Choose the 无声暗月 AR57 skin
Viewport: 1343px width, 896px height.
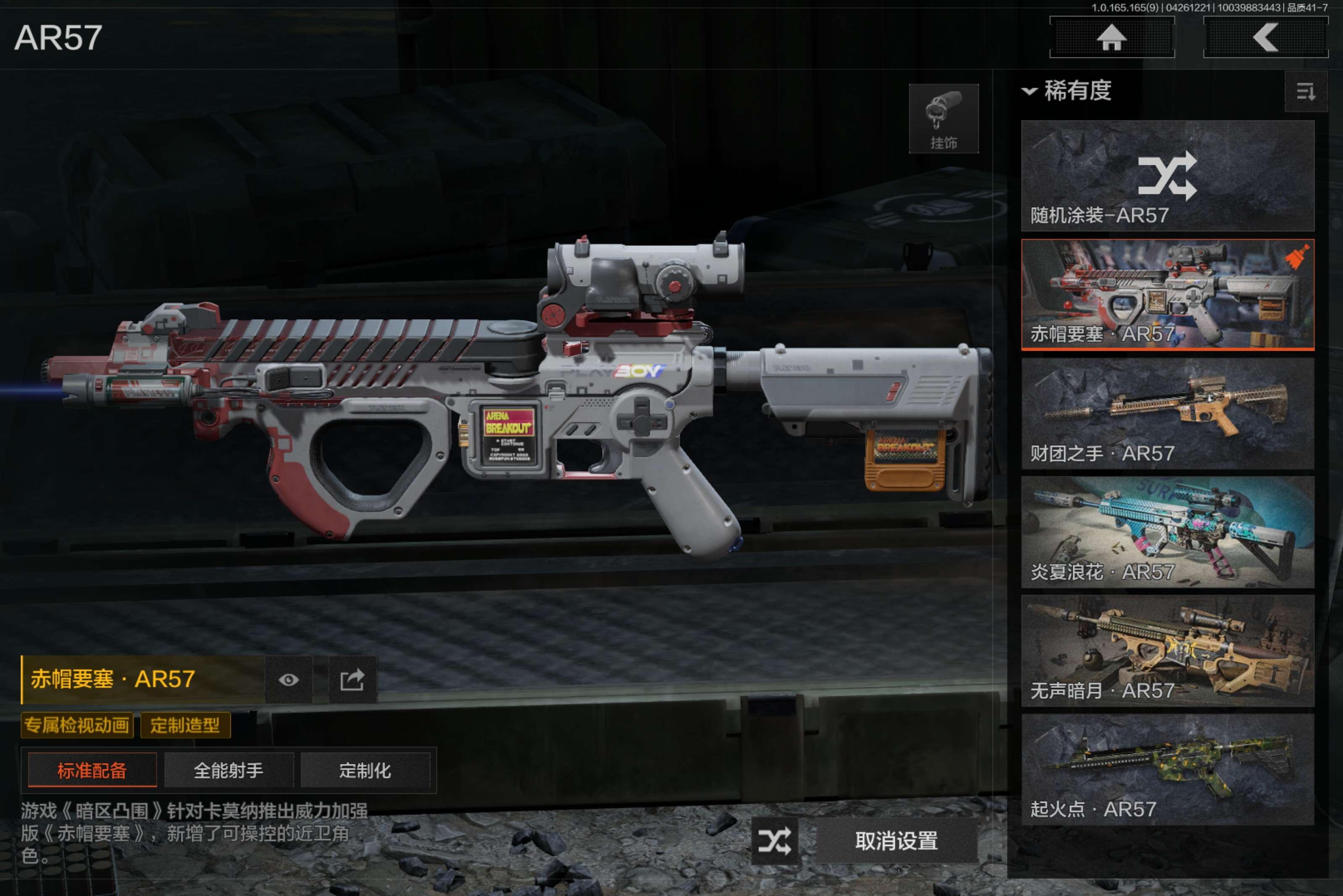click(x=1167, y=651)
